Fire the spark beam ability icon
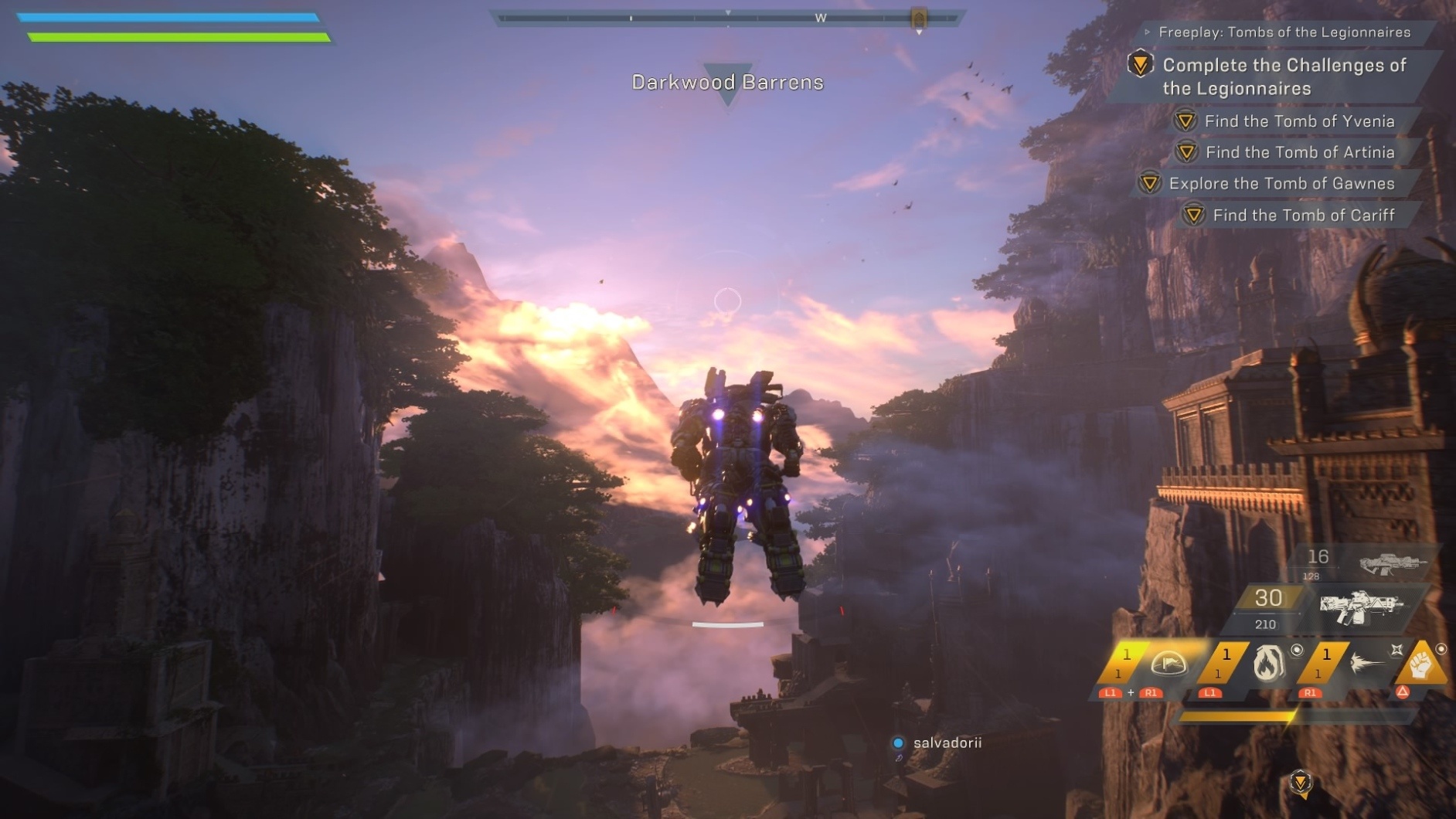This screenshot has width=1456, height=819. pos(1366,663)
